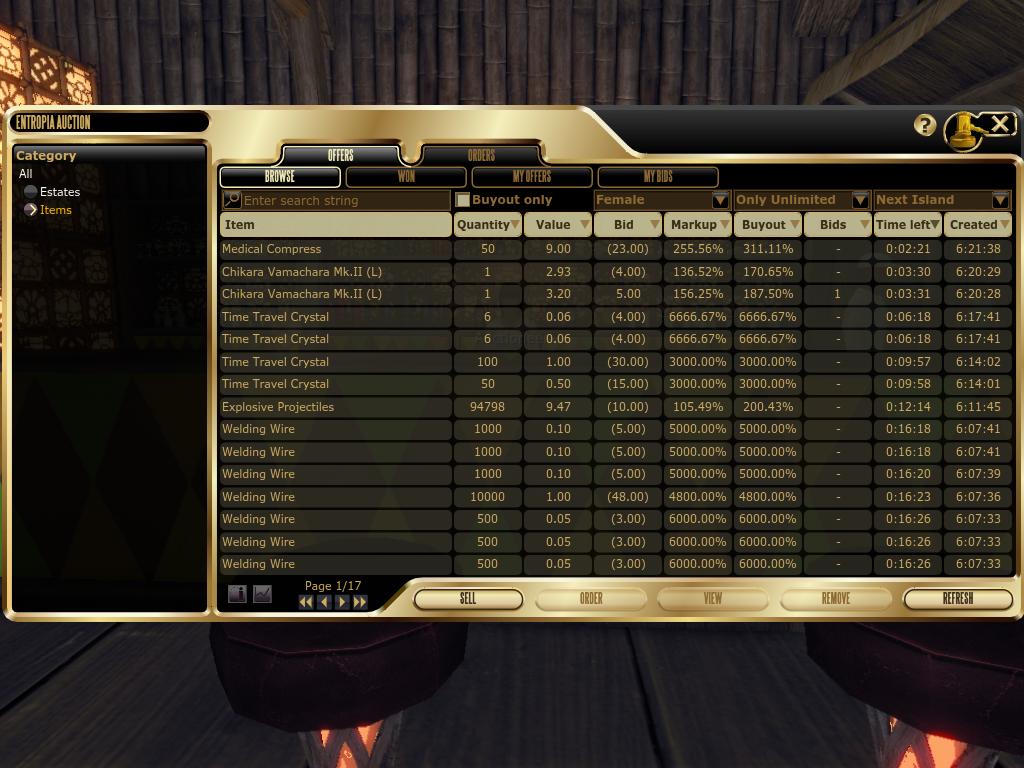Image resolution: width=1024 pixels, height=768 pixels.
Task: Select the Explosive Projectiles listing
Action: click(278, 407)
